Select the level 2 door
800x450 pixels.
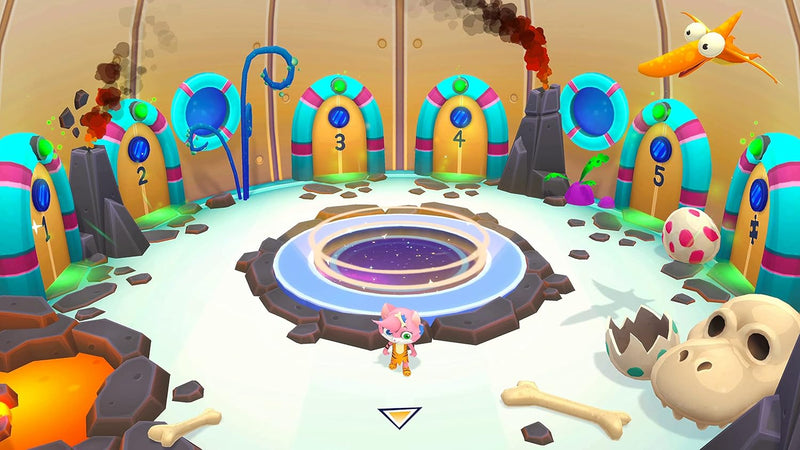[x=140, y=172]
